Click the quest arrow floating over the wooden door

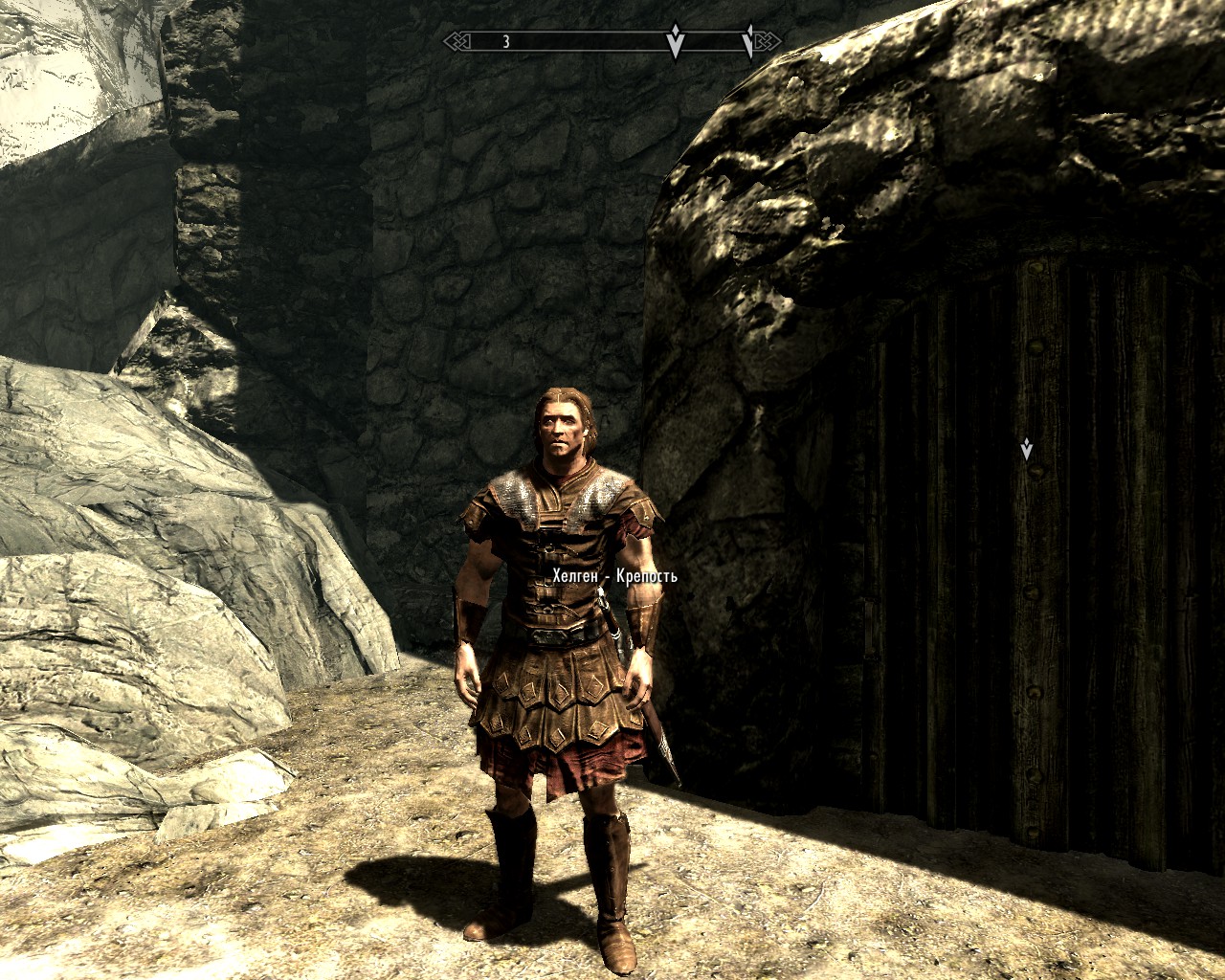(1027, 449)
